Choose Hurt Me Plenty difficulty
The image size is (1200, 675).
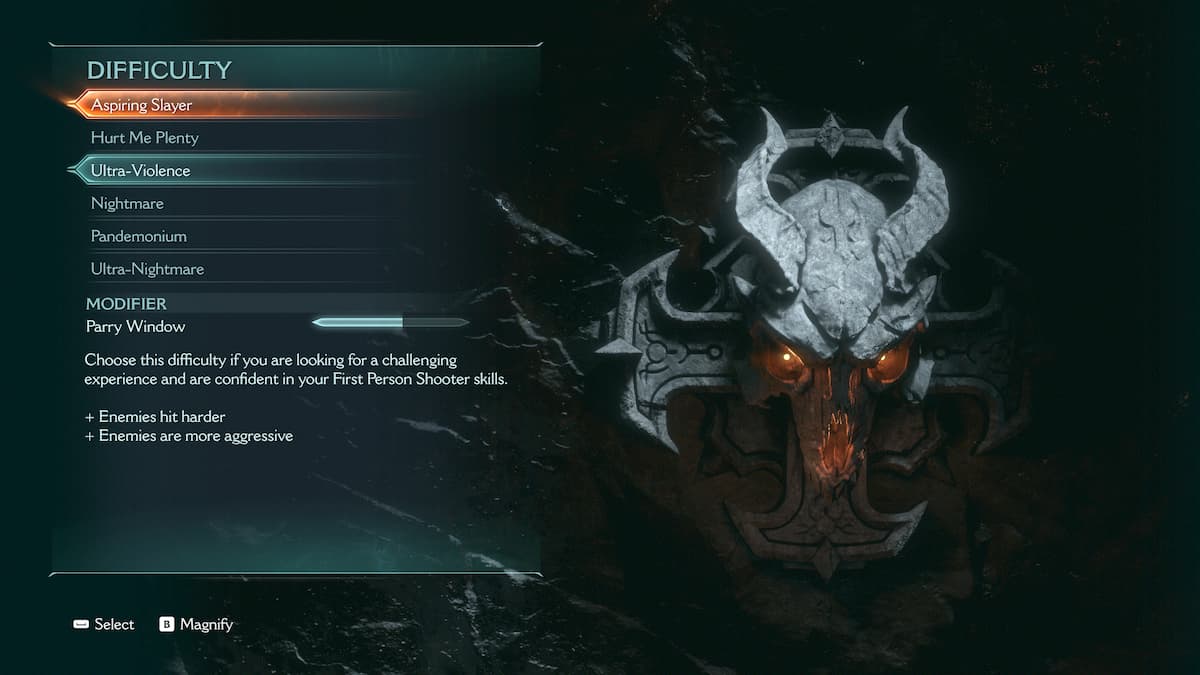(145, 138)
